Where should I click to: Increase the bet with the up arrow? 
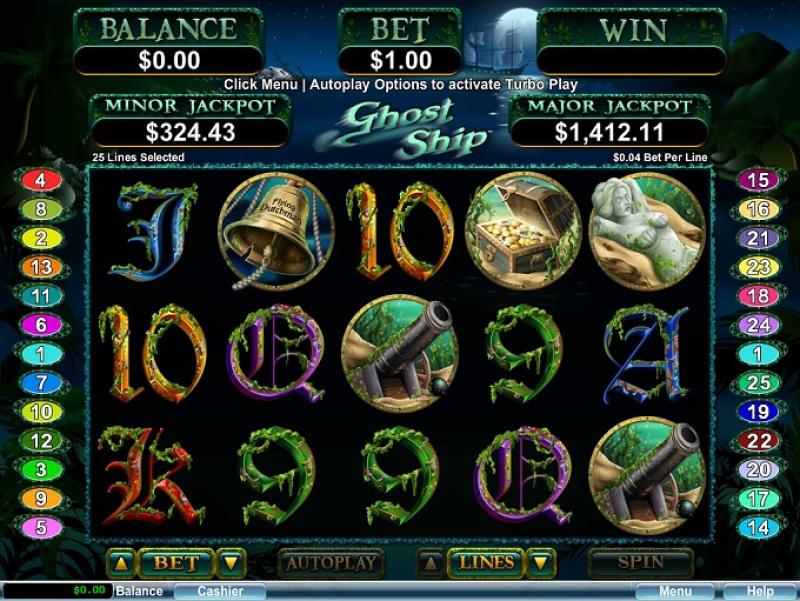121,564
